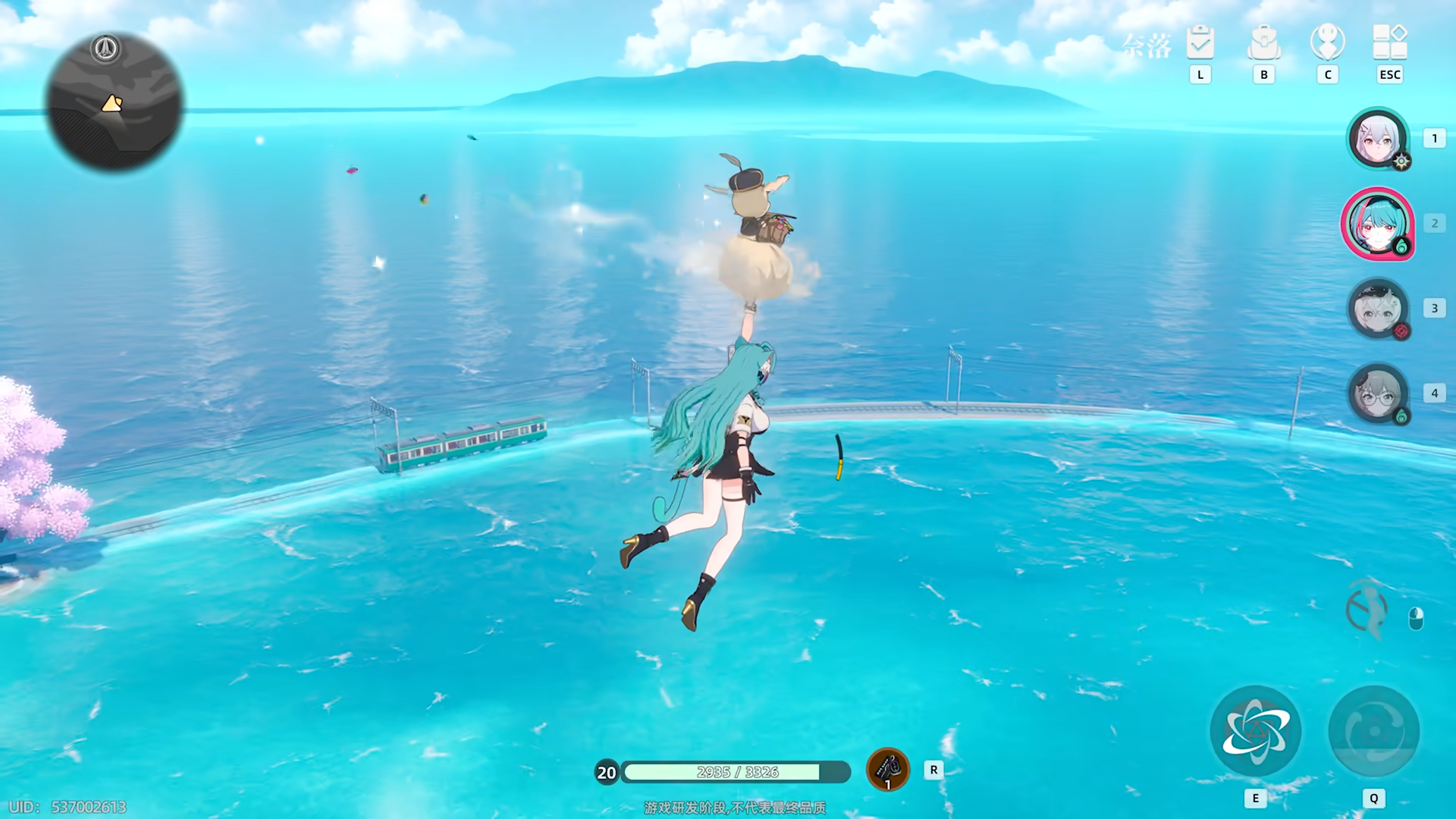The height and width of the screenshot is (819, 1456).
Task: Open the circular minimap
Action: (x=114, y=102)
